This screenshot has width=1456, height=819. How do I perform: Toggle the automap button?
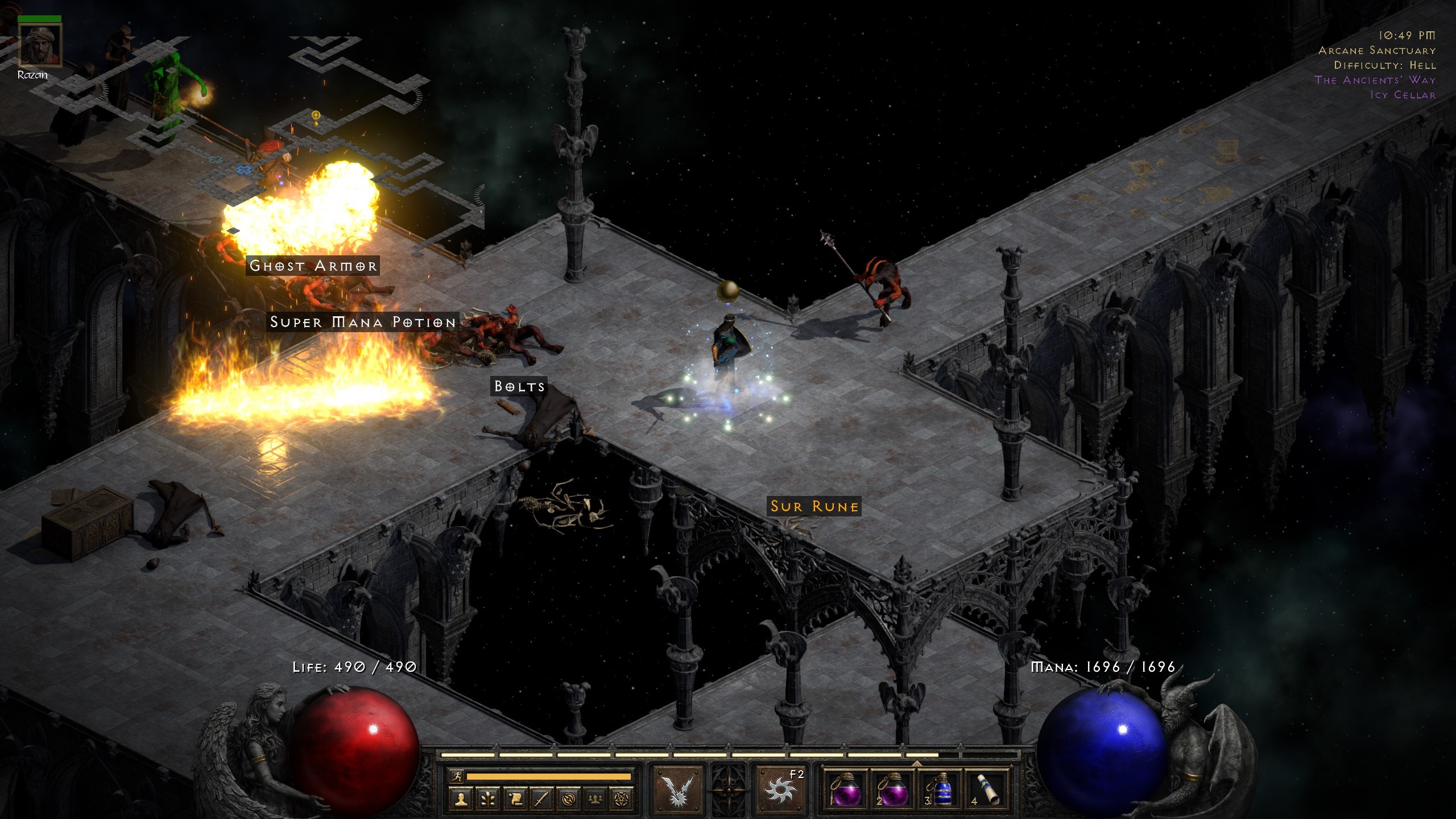point(568,799)
